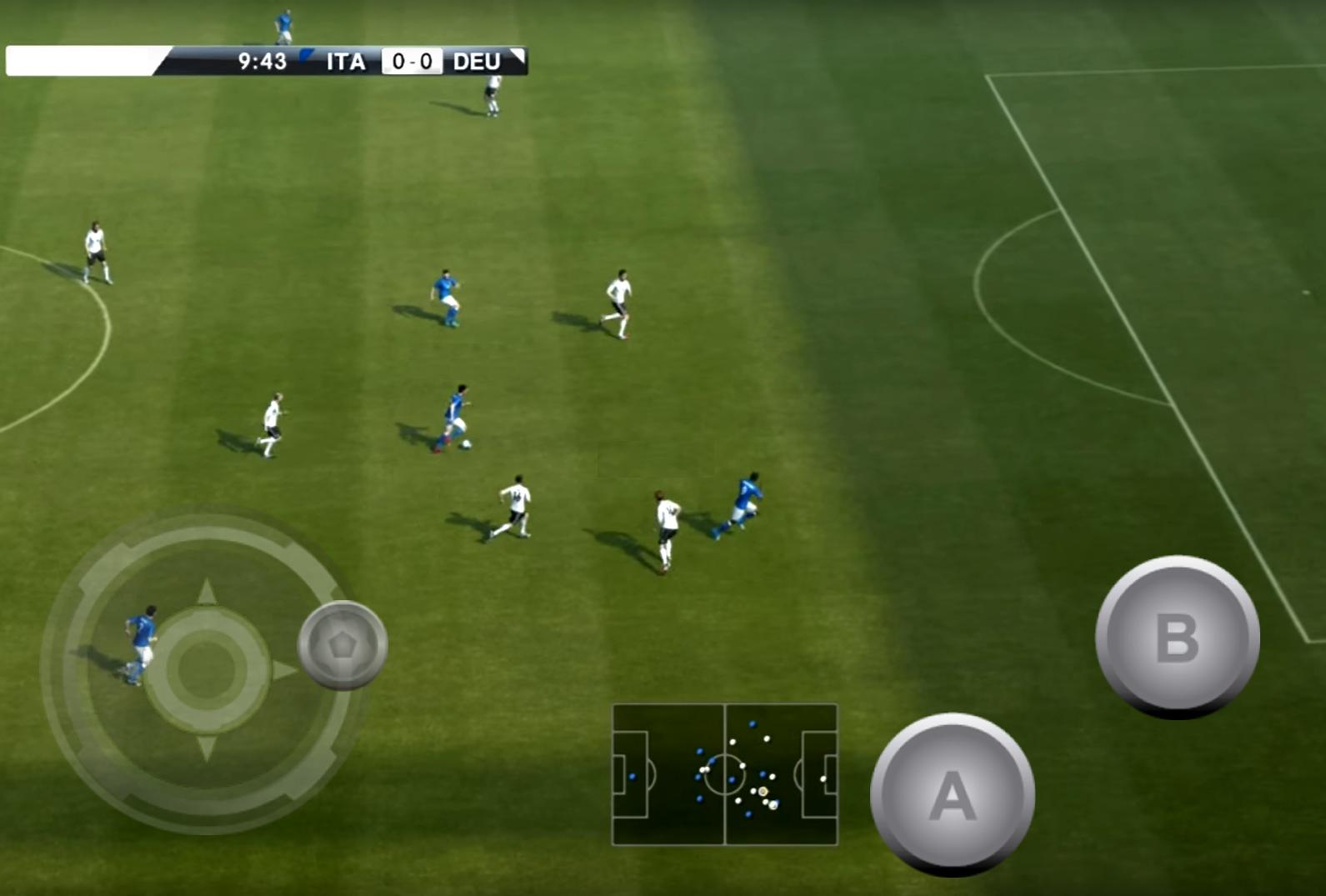
Task: Tap the round B action button
Action: tap(1177, 636)
